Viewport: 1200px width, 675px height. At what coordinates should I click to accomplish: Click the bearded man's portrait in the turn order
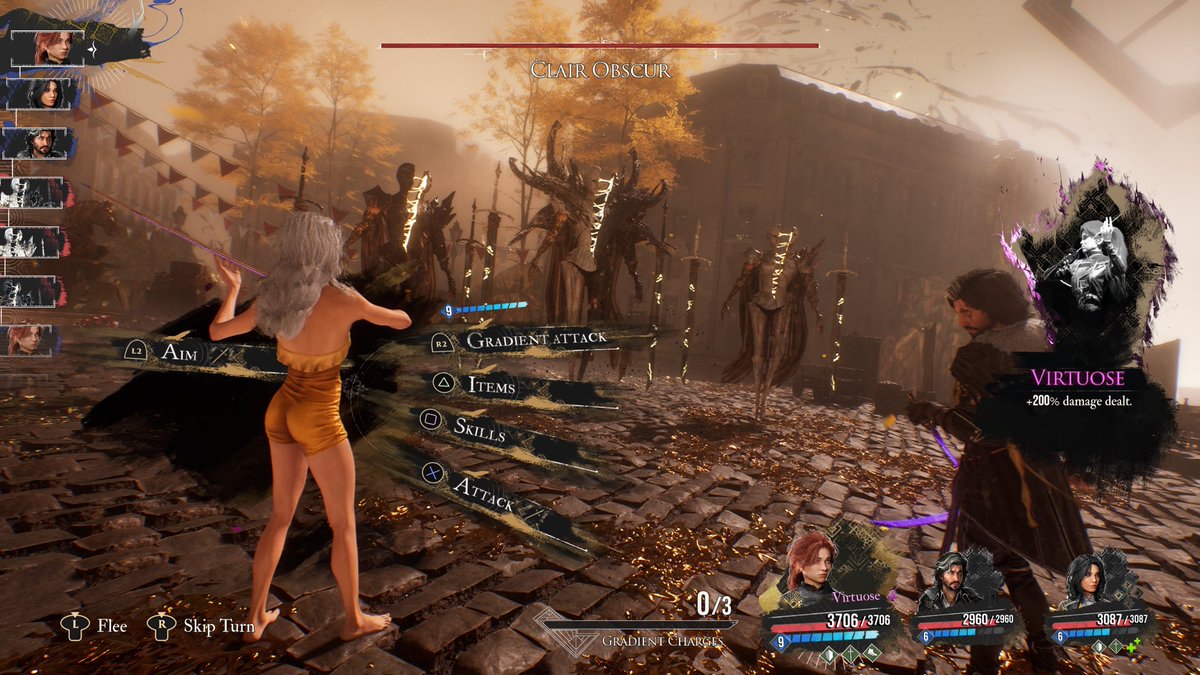click(40, 143)
